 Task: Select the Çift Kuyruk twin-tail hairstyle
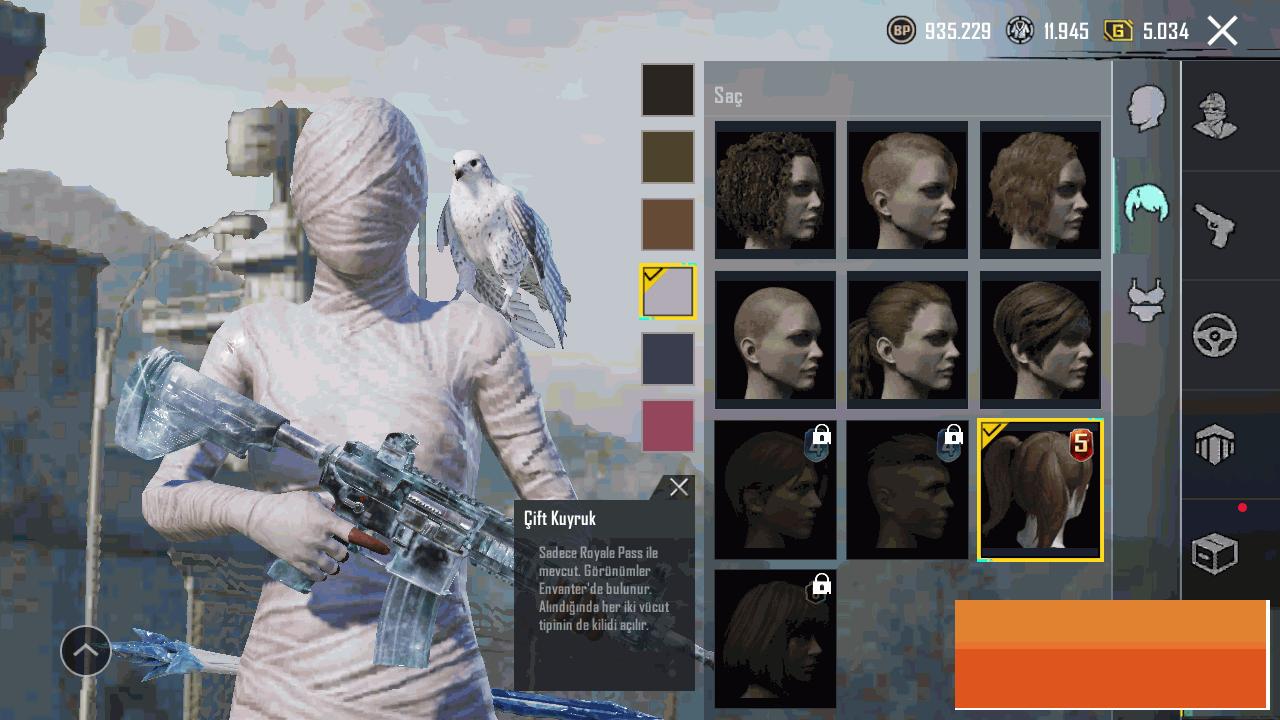1040,490
